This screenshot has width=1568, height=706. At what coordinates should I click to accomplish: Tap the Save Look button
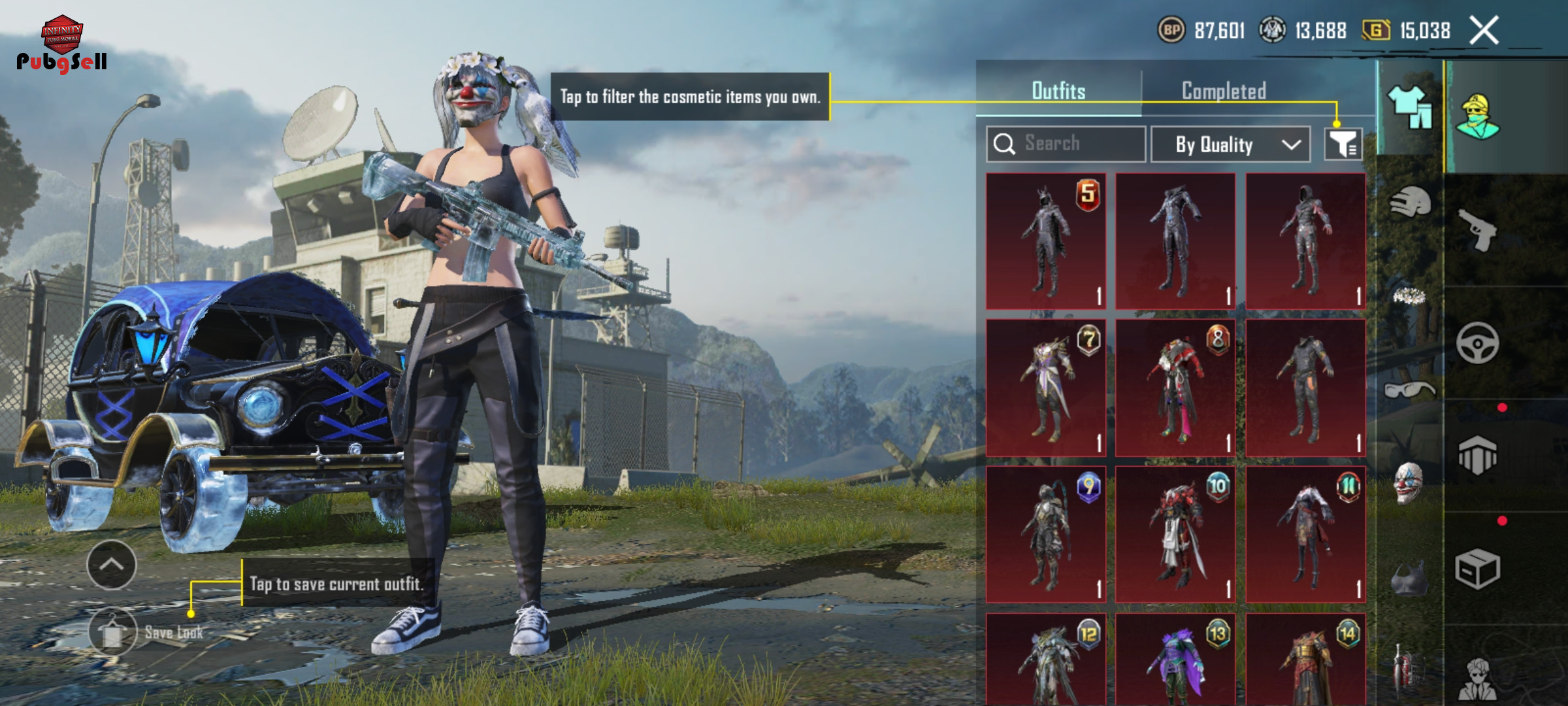[114, 632]
